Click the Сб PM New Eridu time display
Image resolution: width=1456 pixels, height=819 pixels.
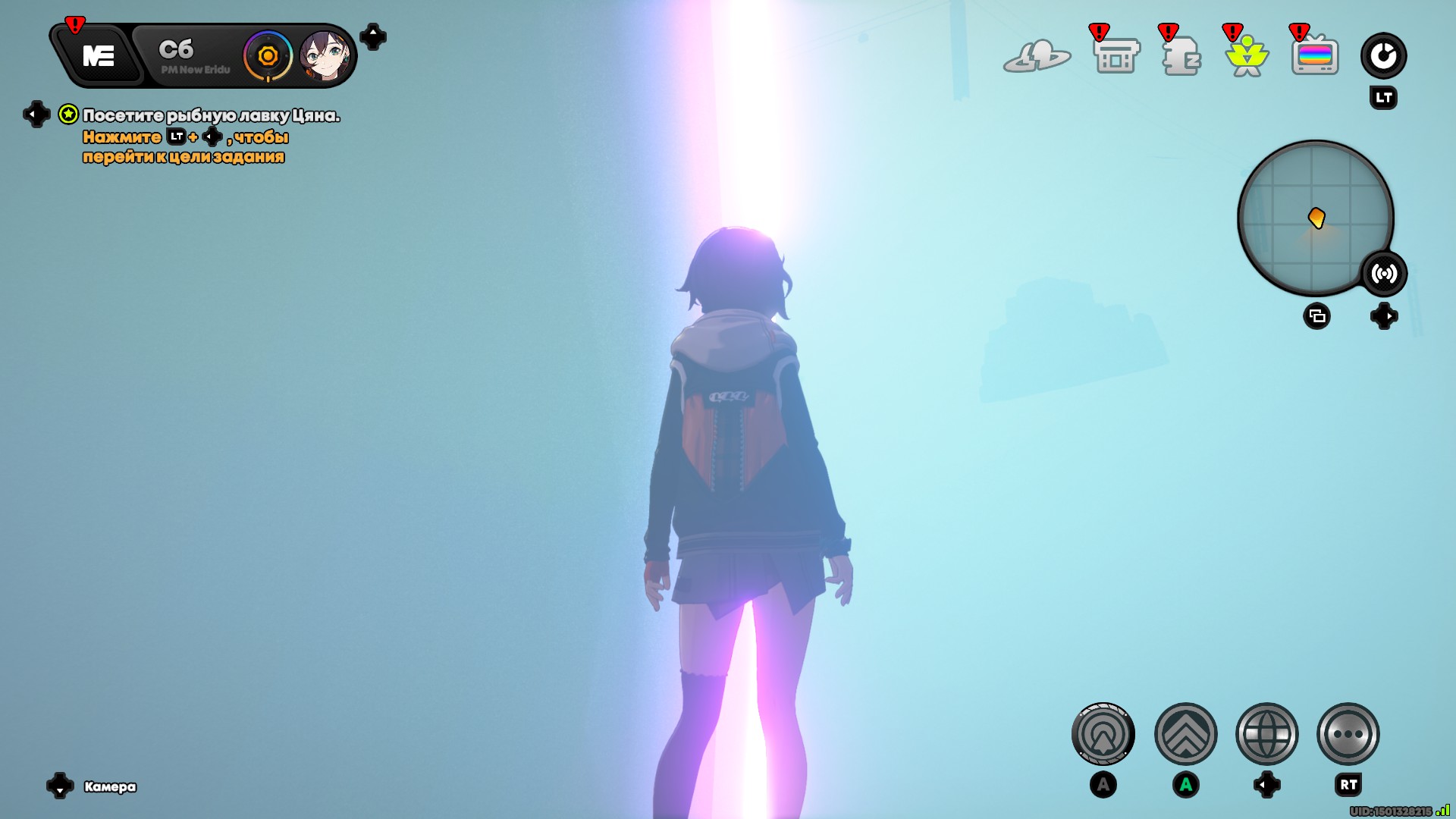pos(187,57)
